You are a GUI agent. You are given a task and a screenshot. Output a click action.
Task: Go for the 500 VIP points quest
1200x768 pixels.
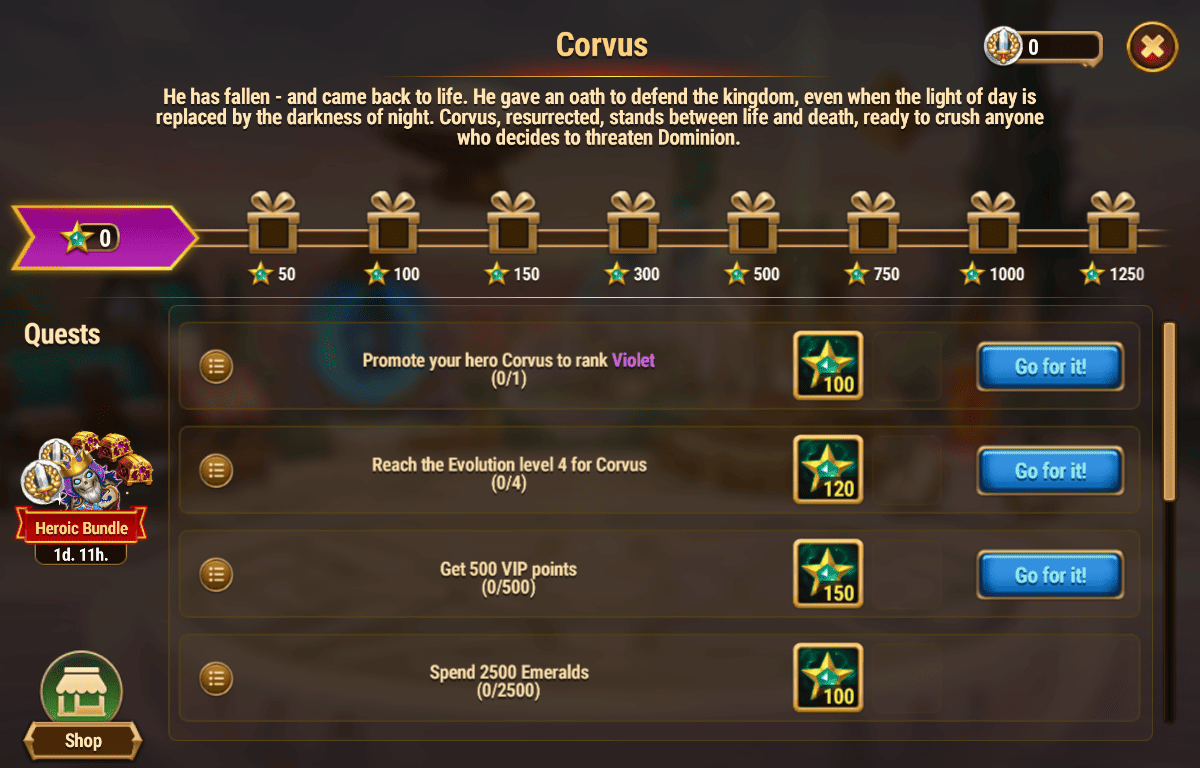tap(1050, 574)
